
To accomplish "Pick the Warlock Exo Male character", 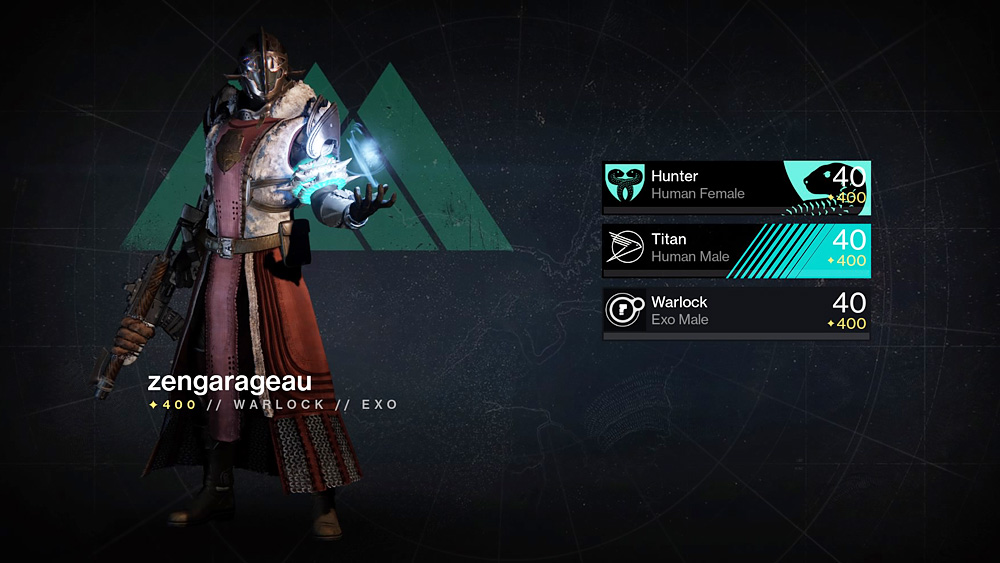I will coord(735,310).
